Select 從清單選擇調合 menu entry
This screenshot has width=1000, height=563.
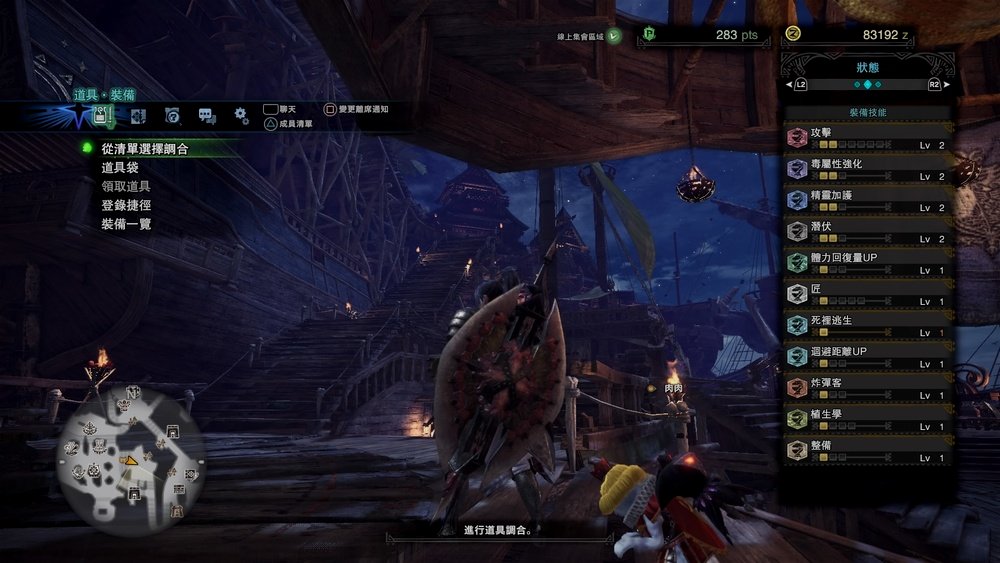coord(145,148)
